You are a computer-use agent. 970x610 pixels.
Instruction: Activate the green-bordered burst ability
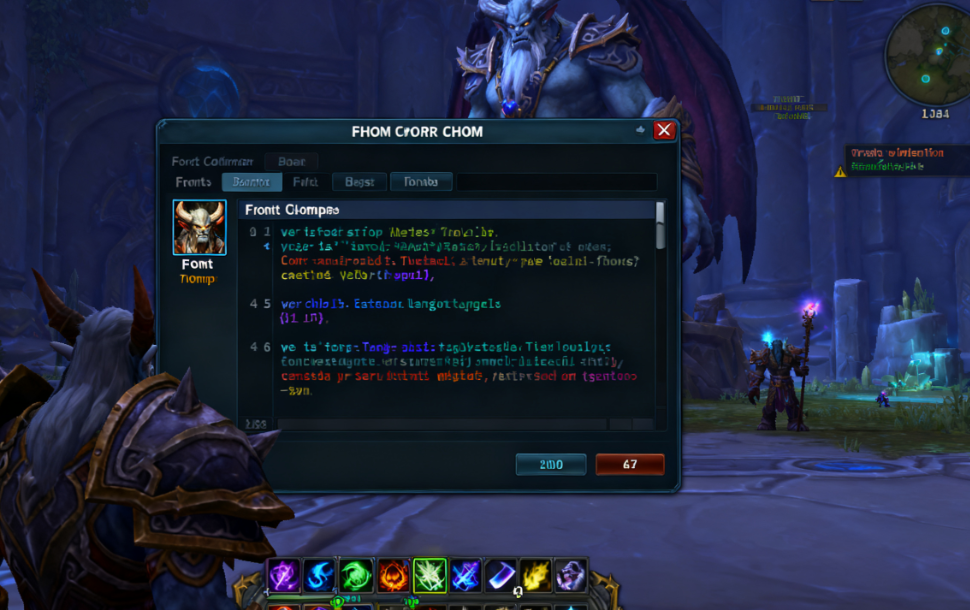click(430, 575)
